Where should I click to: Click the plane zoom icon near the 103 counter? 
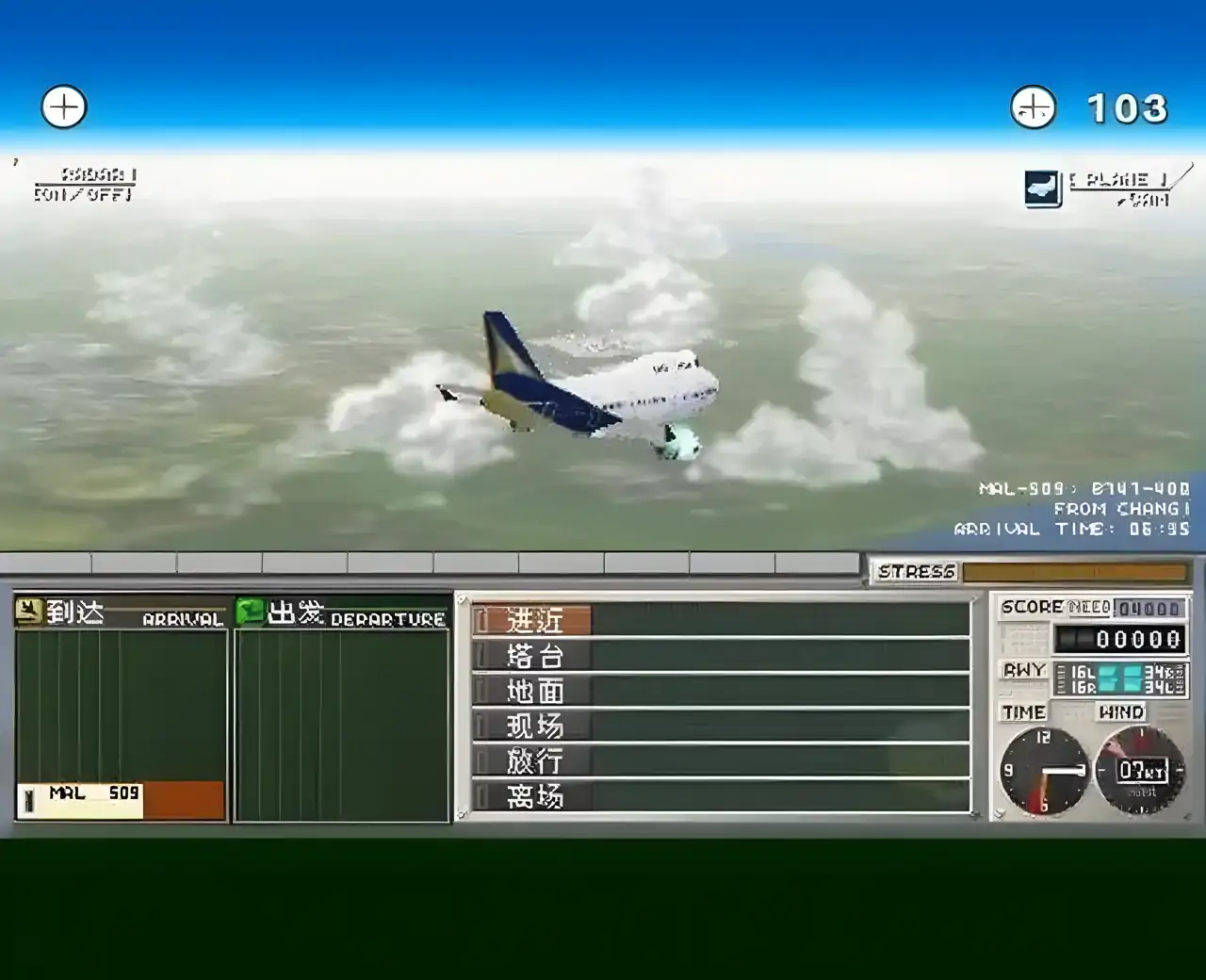coord(1032,107)
